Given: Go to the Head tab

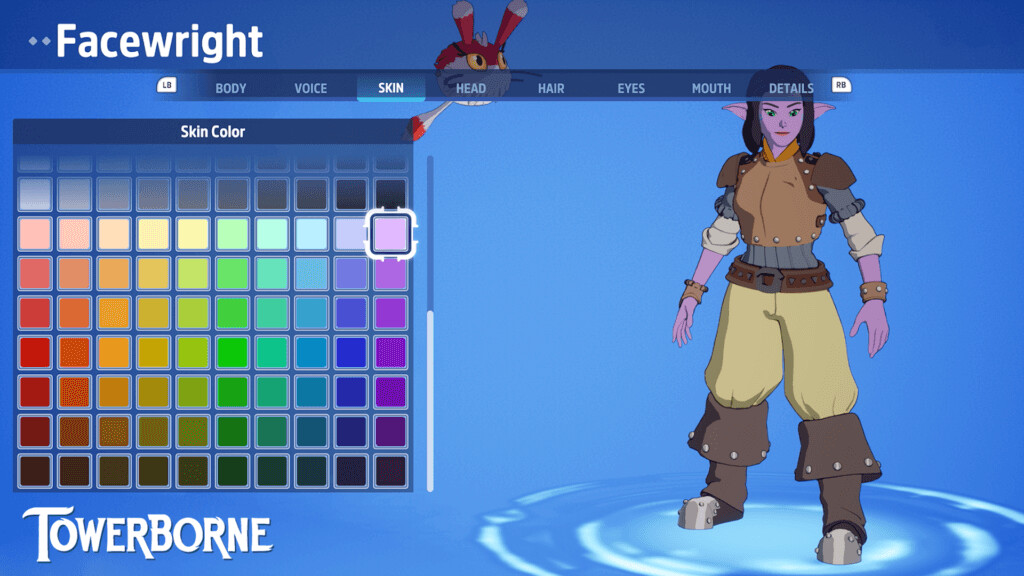Looking at the screenshot, I should pos(471,88).
